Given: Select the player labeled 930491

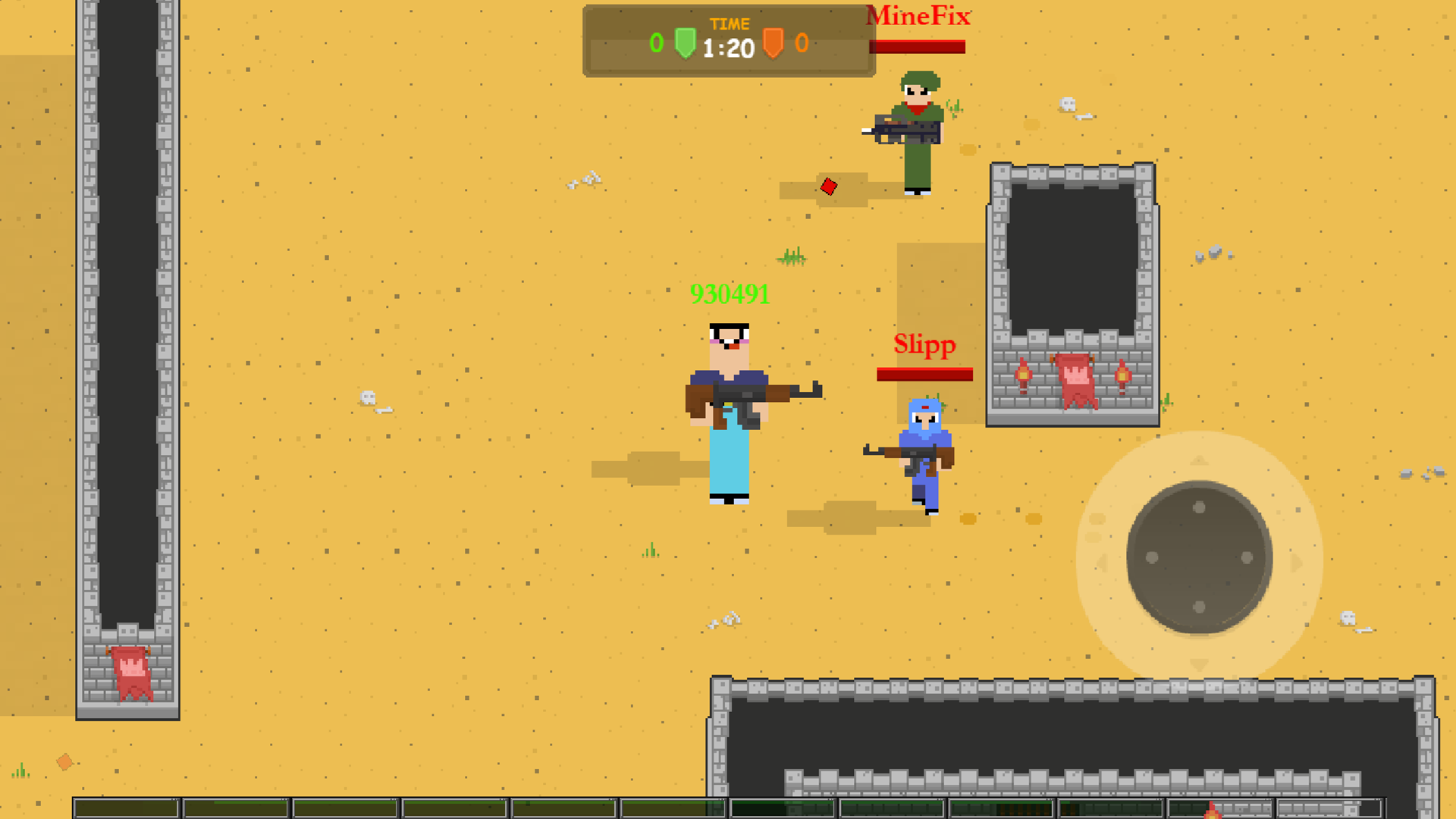Looking at the screenshot, I should pos(728,409).
